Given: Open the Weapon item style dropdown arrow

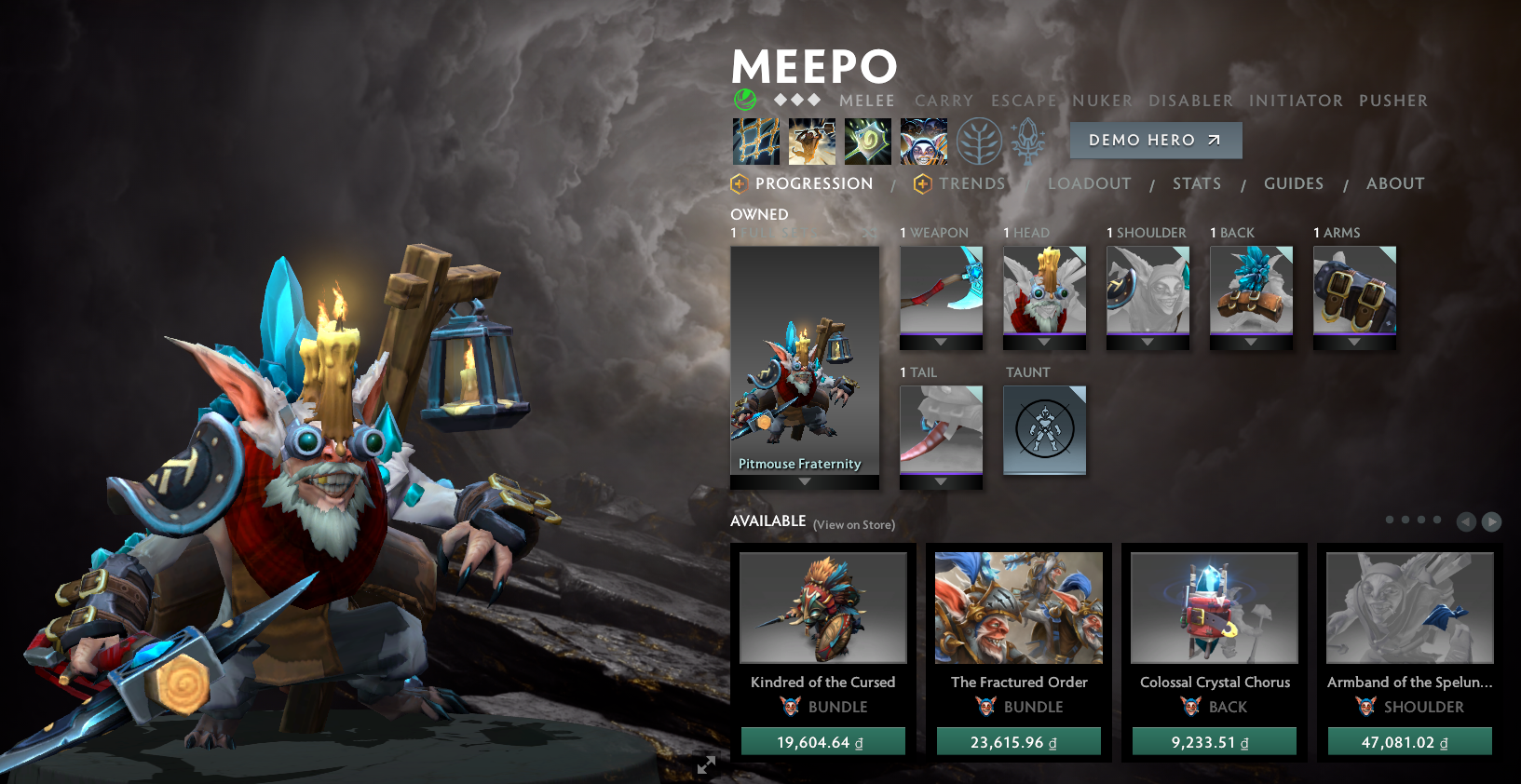Looking at the screenshot, I should coord(941,341).
